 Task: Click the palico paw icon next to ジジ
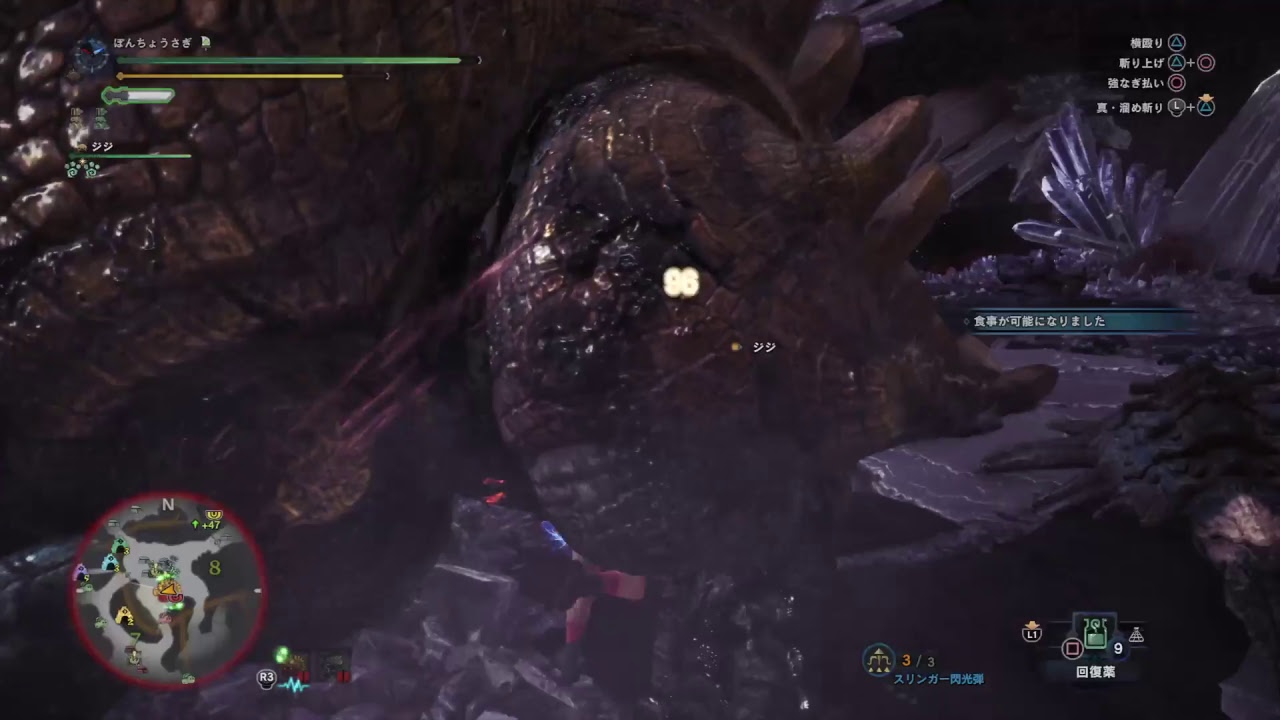point(82,147)
